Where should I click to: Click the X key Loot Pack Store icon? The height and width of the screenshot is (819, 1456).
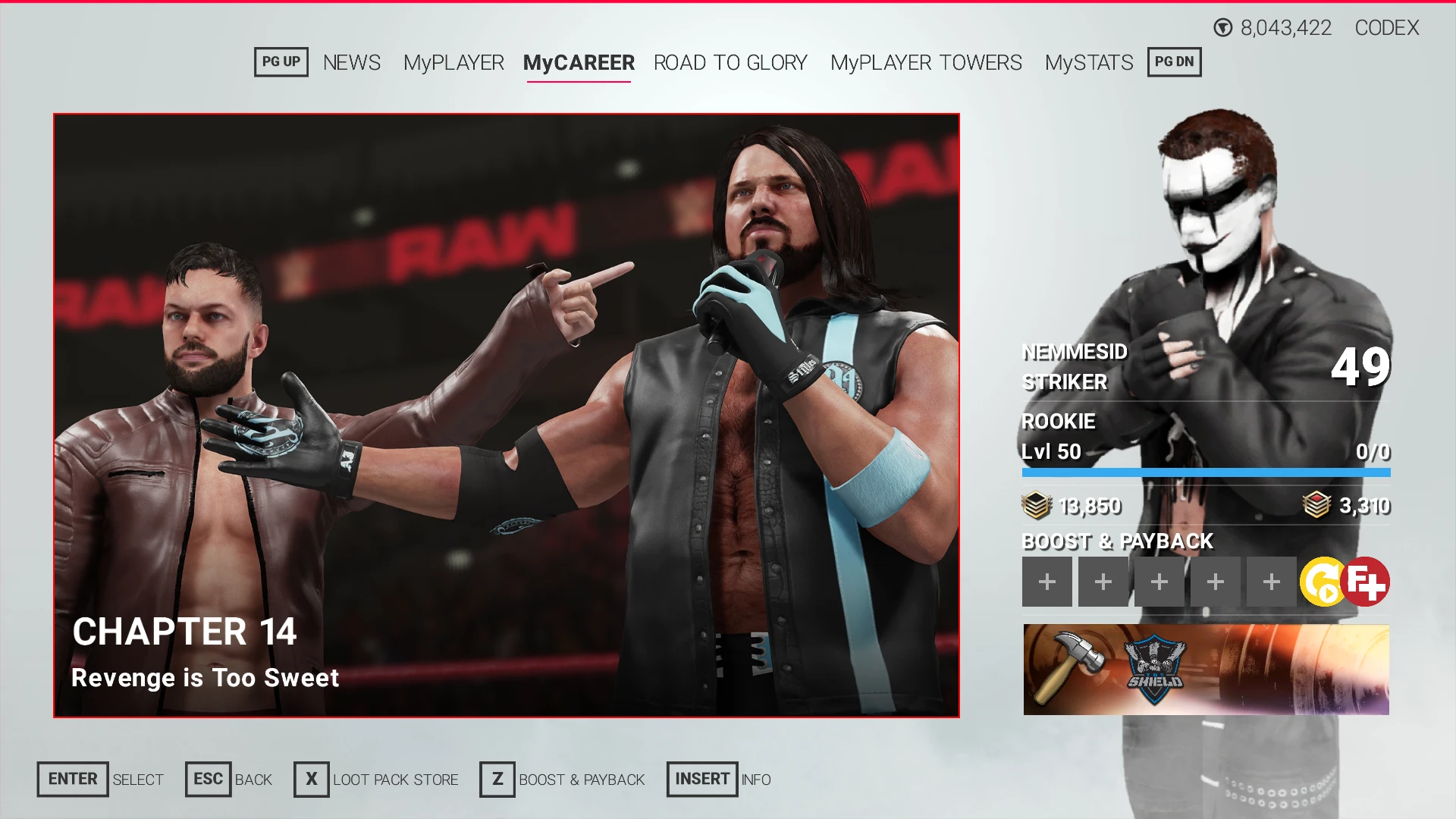(310, 779)
